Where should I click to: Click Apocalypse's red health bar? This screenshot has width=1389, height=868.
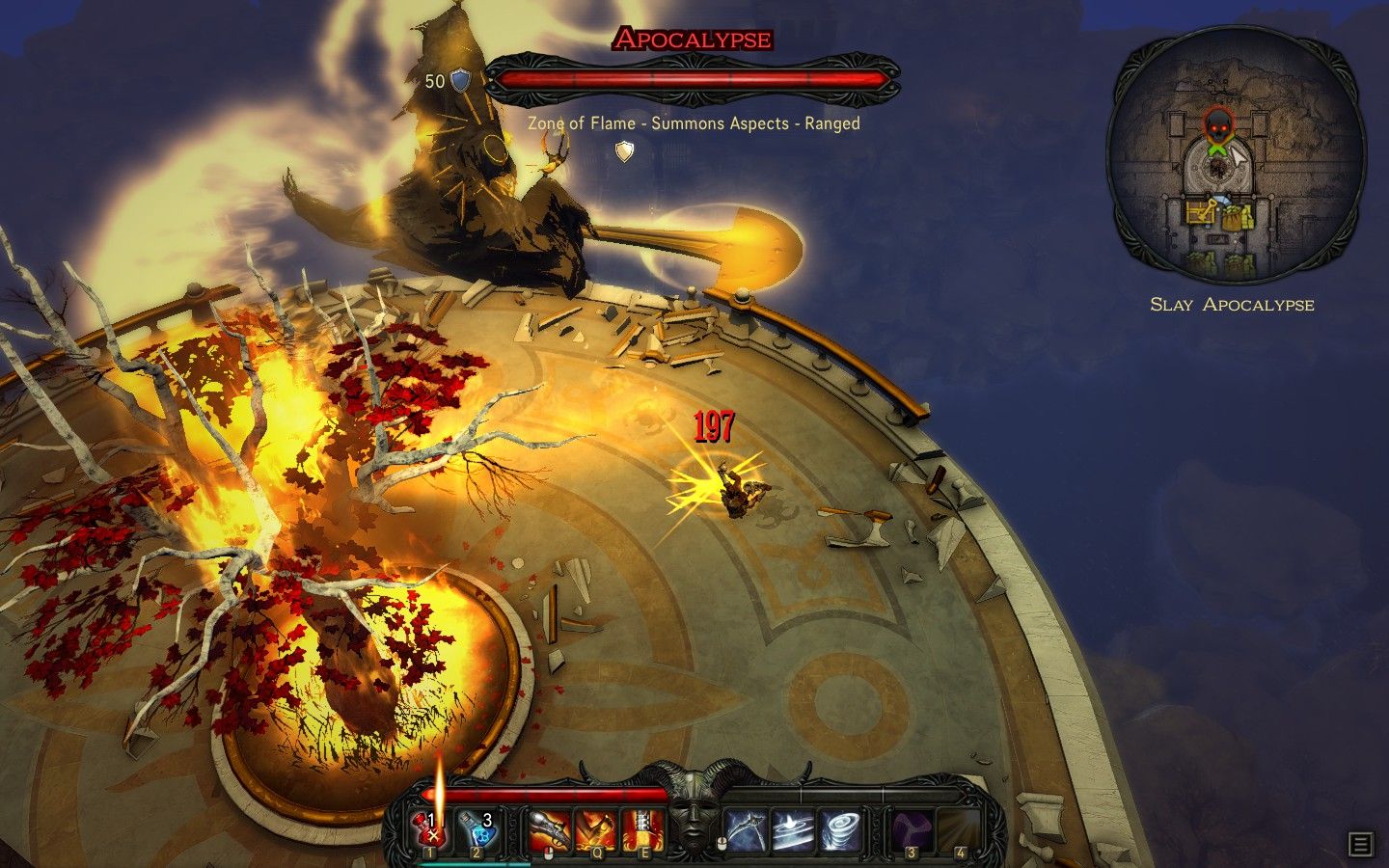(690, 77)
